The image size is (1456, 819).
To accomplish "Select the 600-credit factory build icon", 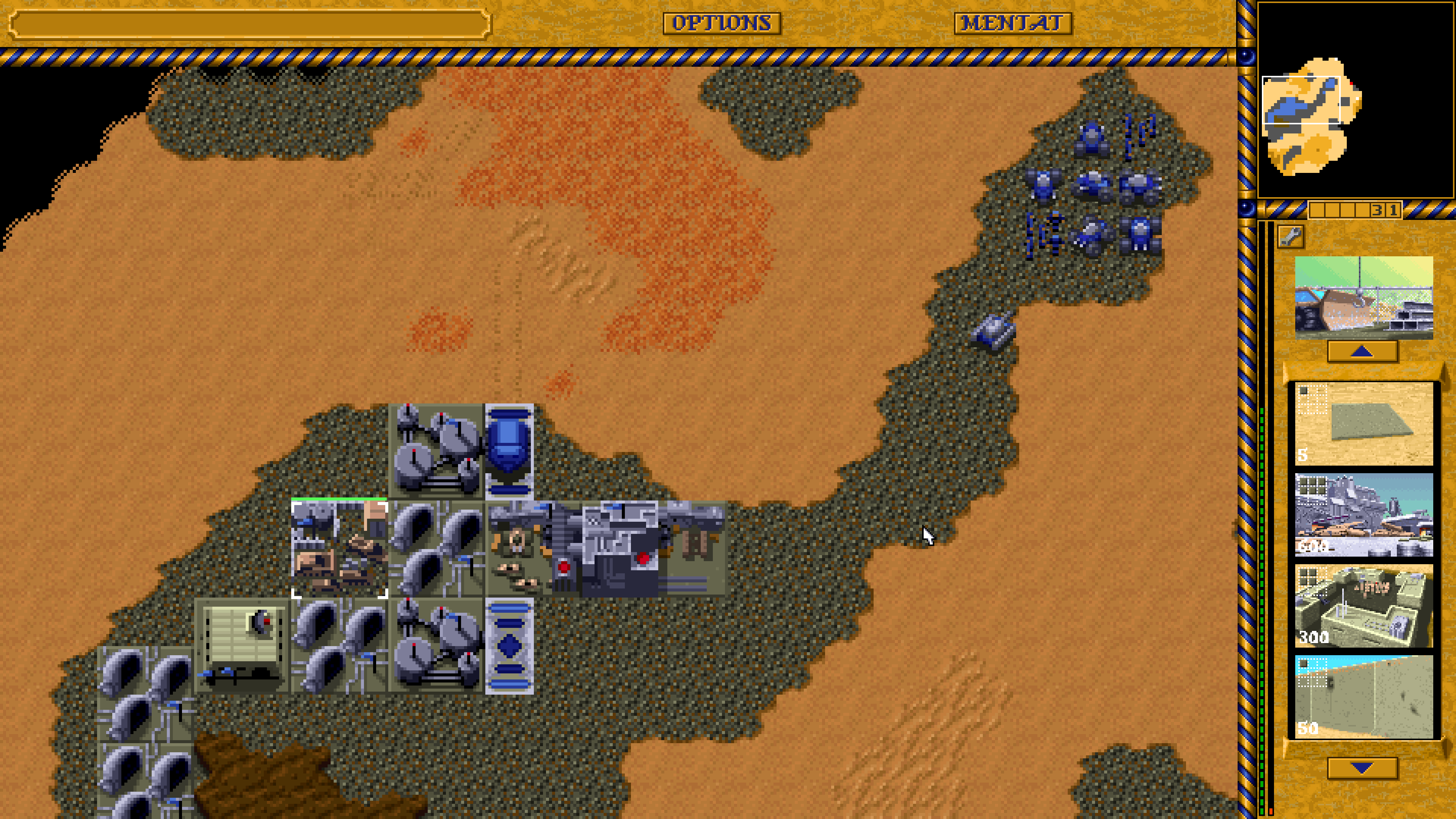I will click(1363, 515).
